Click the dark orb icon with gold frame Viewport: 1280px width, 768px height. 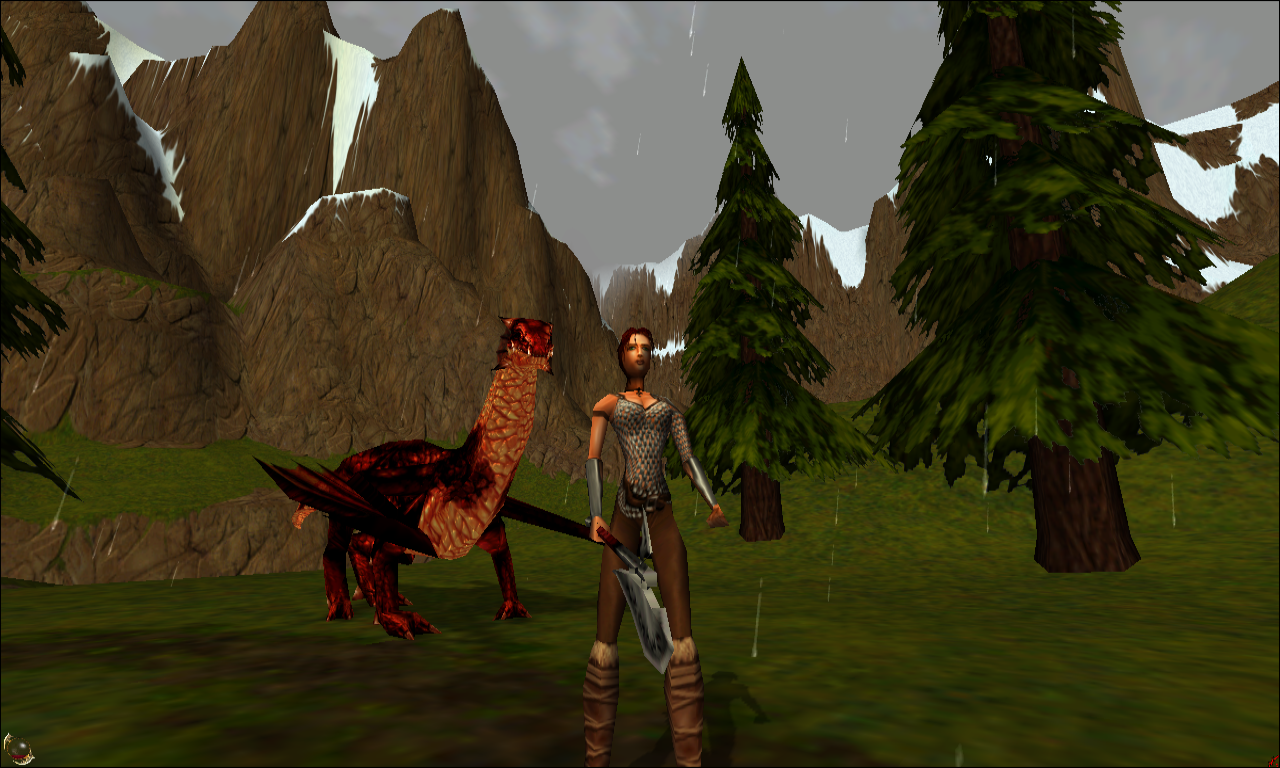17,748
